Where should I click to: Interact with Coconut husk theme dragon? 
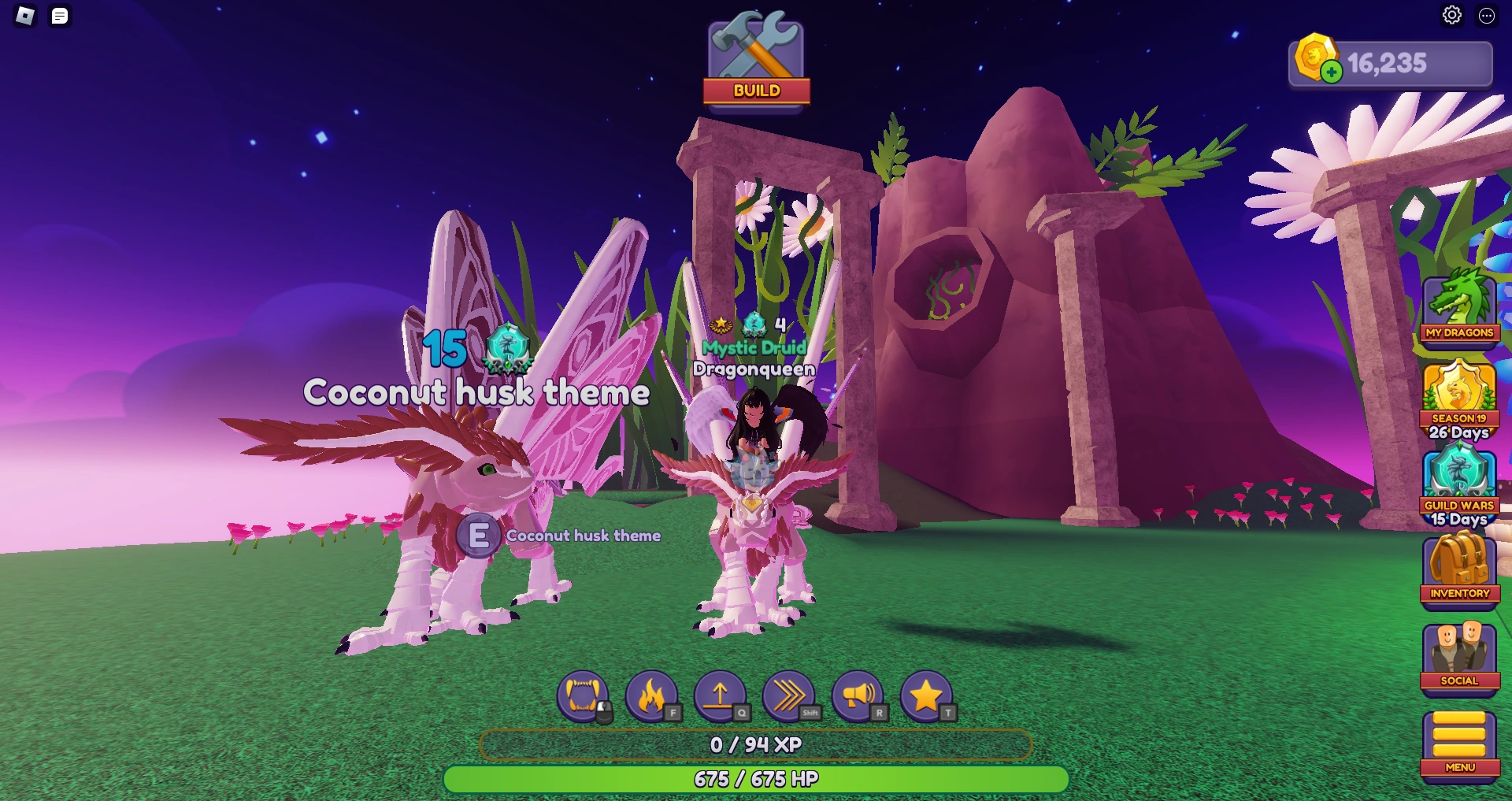480,535
